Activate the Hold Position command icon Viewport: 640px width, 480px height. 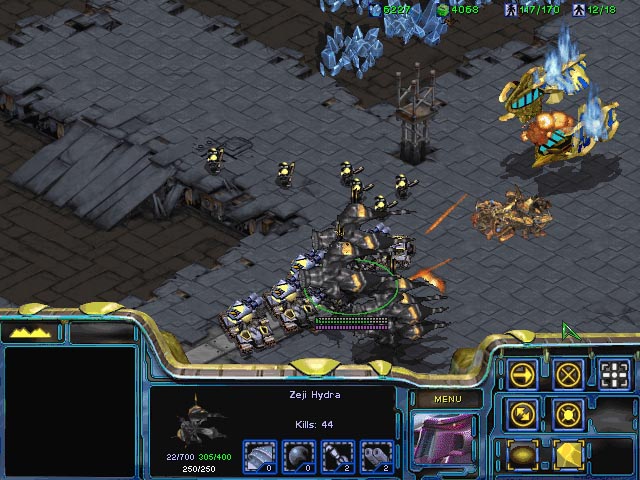pyautogui.click(x=569, y=413)
